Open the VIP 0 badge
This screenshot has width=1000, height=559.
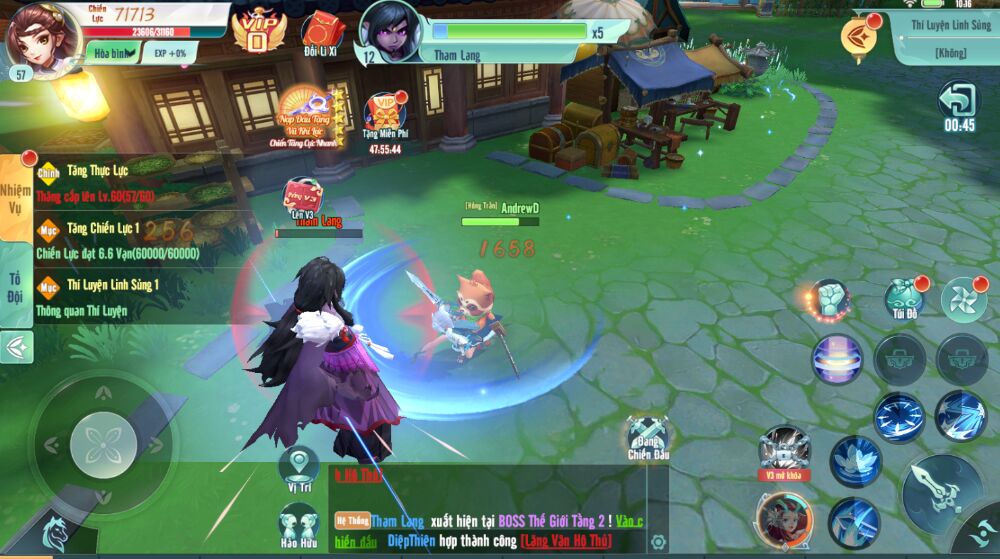coord(258,30)
